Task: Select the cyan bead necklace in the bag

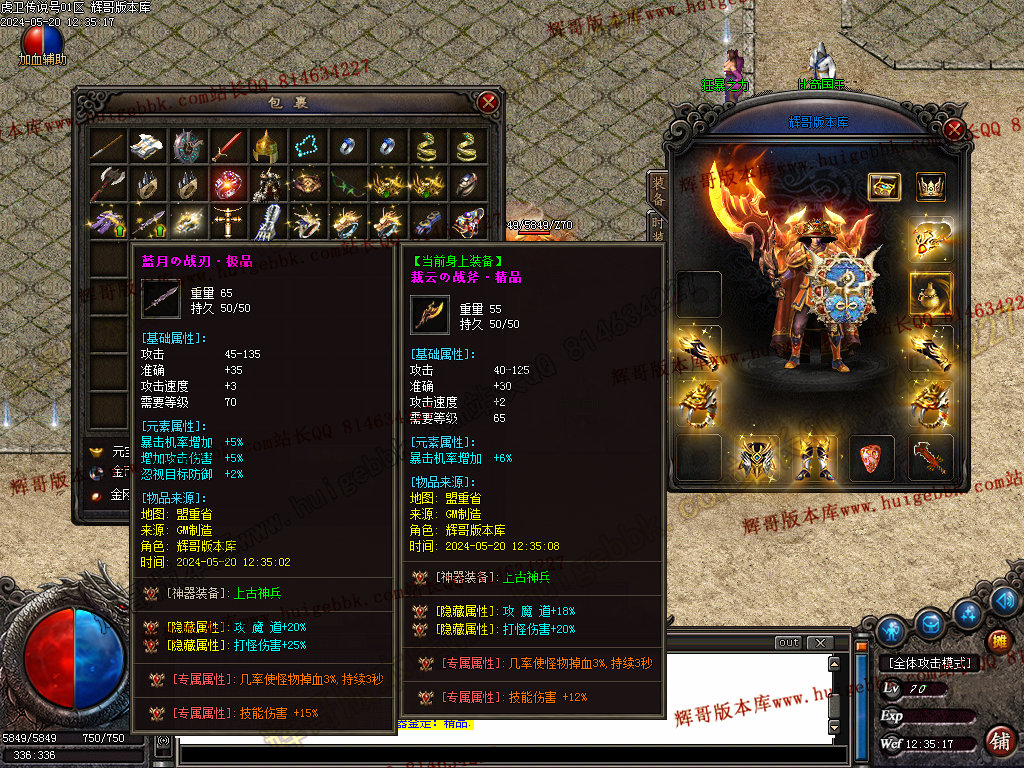Action: pyautogui.click(x=305, y=146)
